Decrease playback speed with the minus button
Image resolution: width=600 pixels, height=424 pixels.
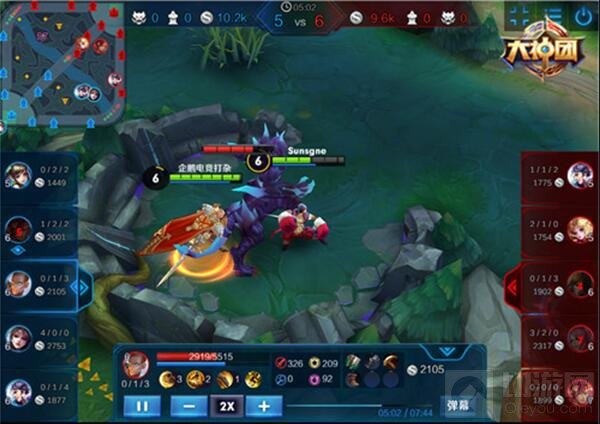pyautogui.click(x=189, y=406)
